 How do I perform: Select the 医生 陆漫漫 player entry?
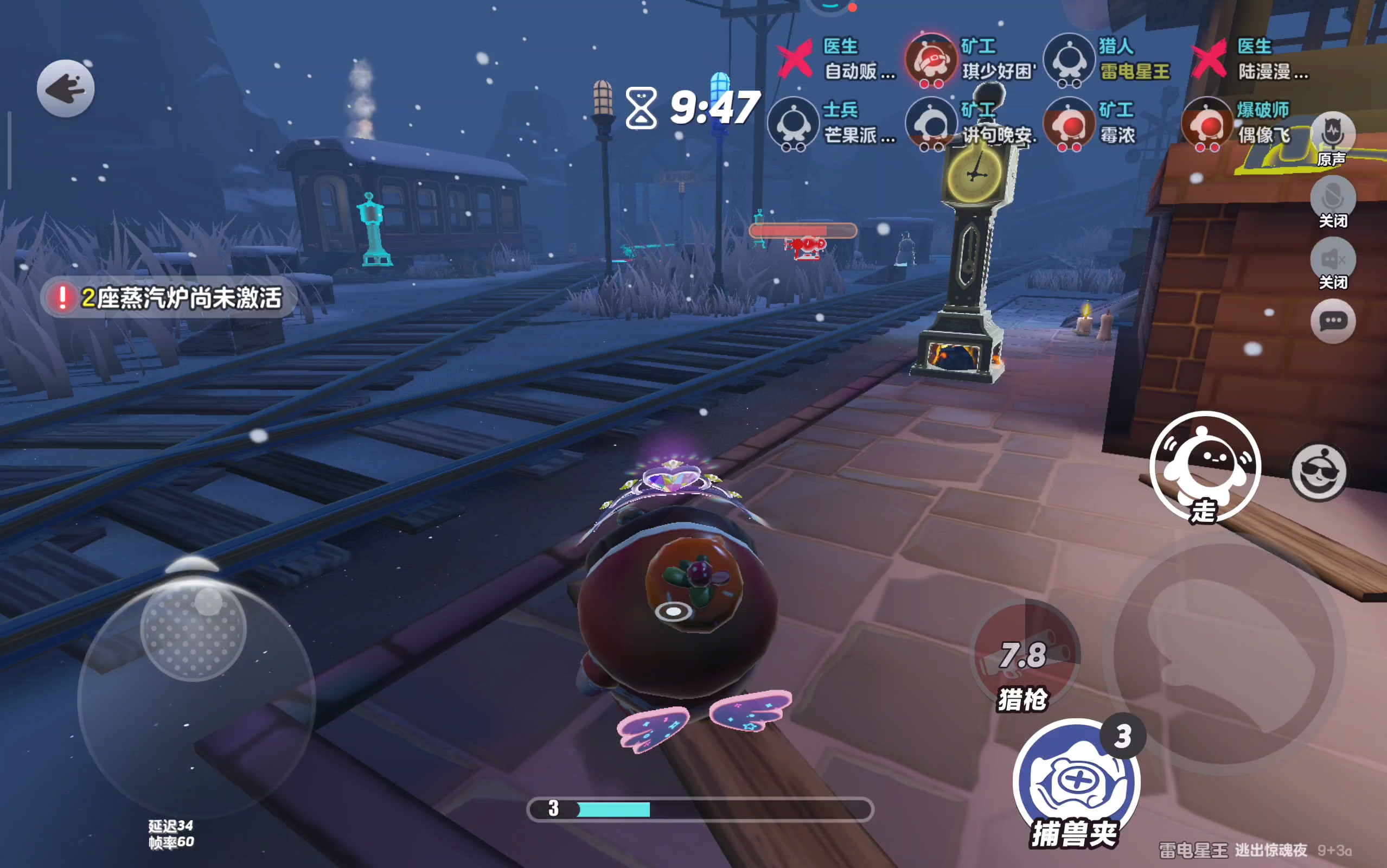1251,59
